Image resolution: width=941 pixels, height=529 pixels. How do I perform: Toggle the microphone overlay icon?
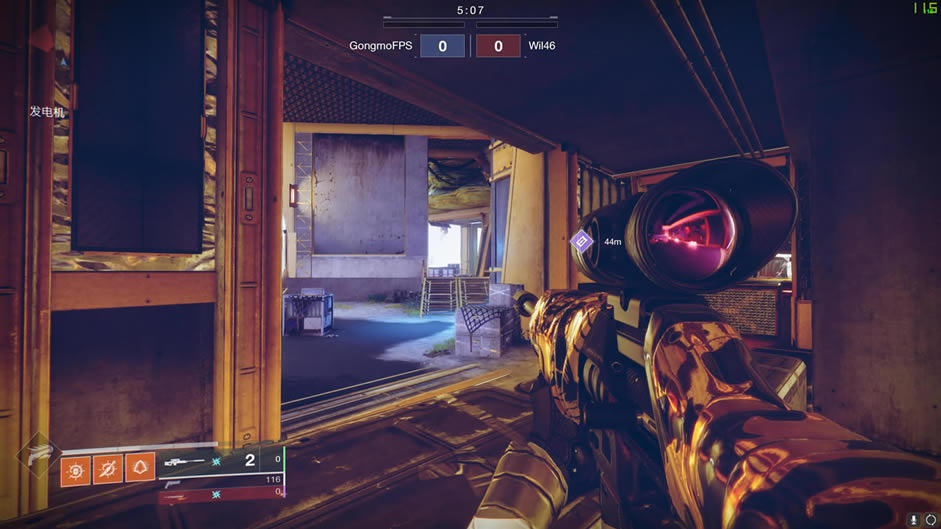(915, 520)
